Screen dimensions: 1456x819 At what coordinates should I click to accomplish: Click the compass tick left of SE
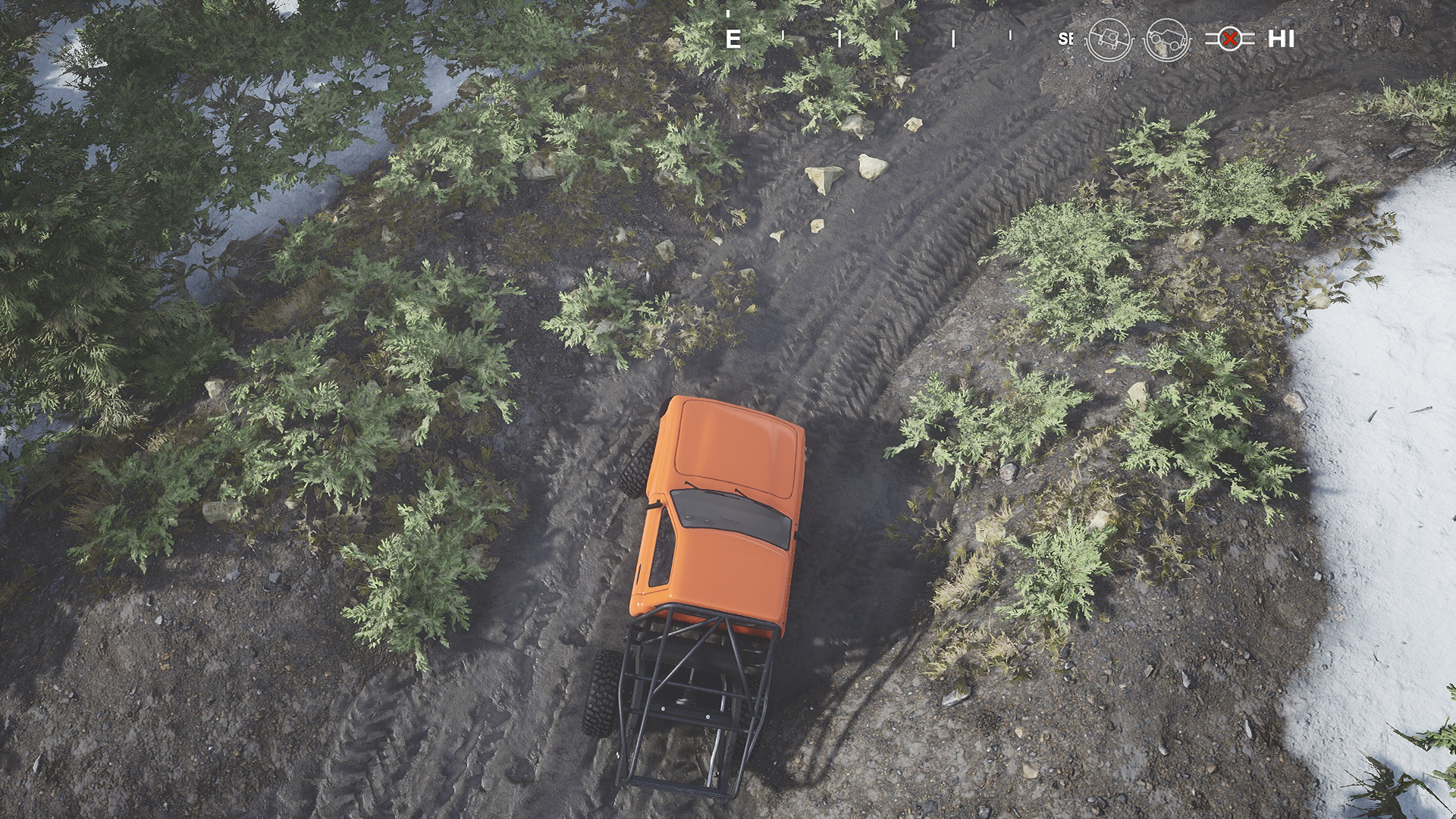tap(1011, 35)
